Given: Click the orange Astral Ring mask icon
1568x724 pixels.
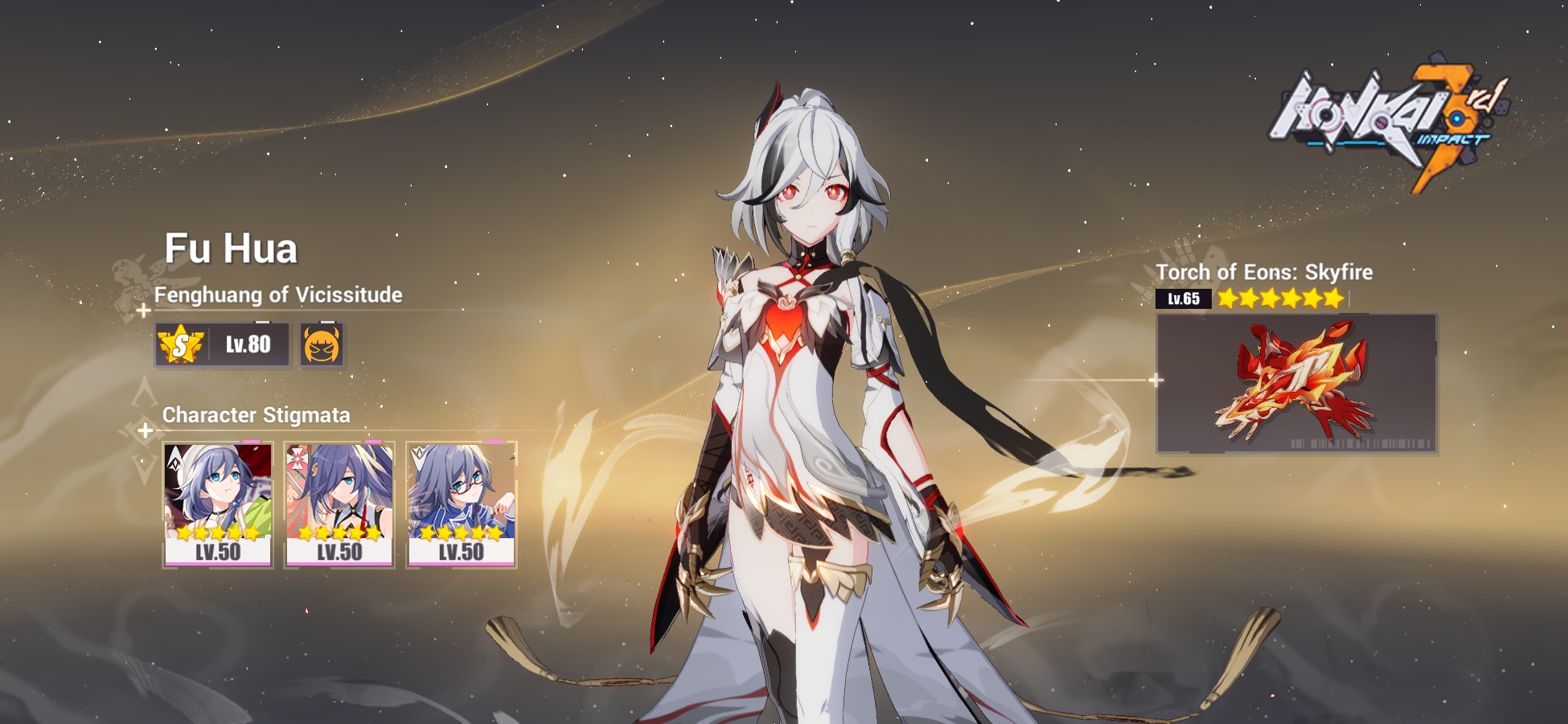Looking at the screenshot, I should [320, 344].
